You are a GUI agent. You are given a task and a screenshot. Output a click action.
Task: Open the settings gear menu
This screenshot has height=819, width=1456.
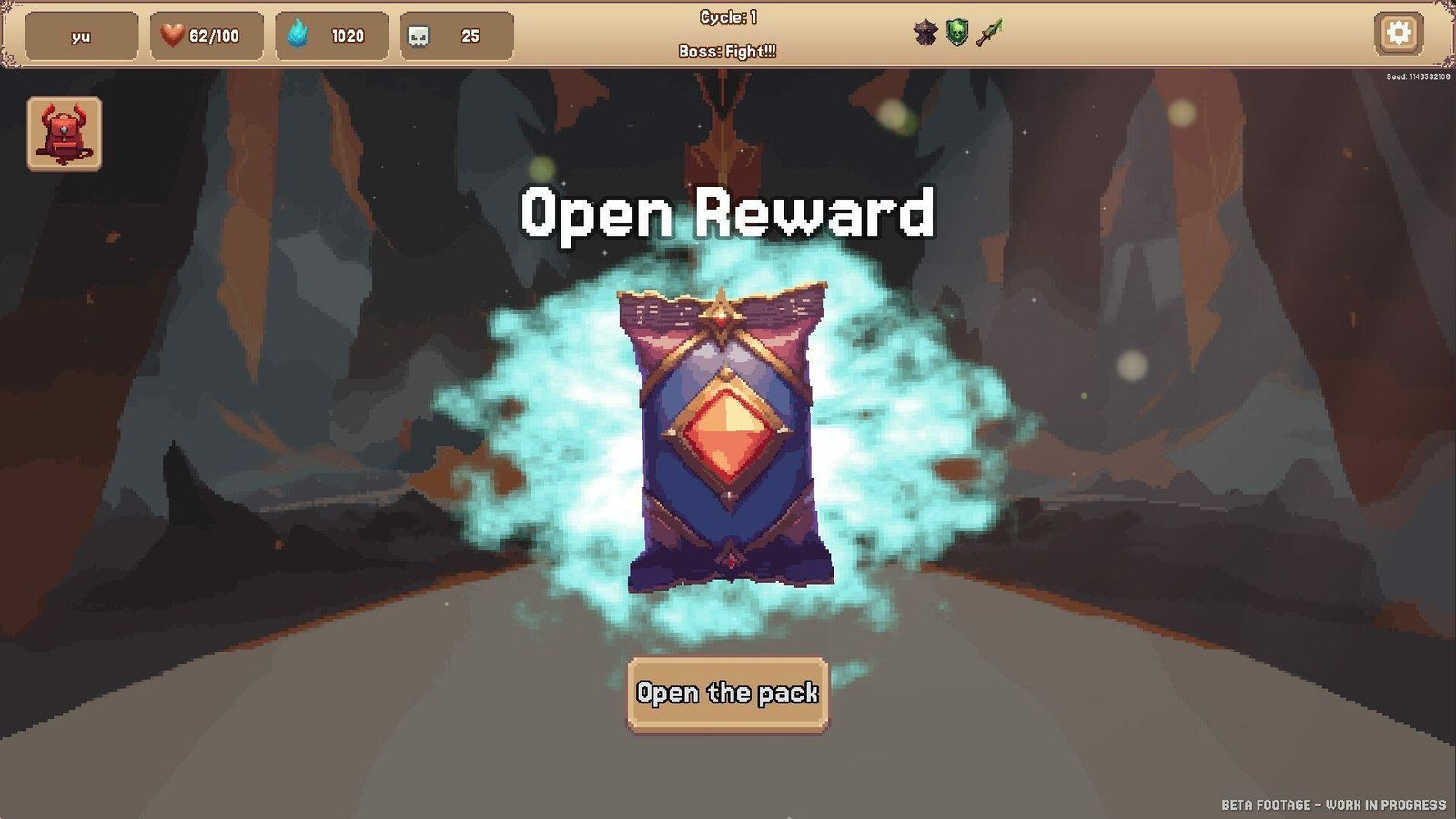click(x=1400, y=33)
